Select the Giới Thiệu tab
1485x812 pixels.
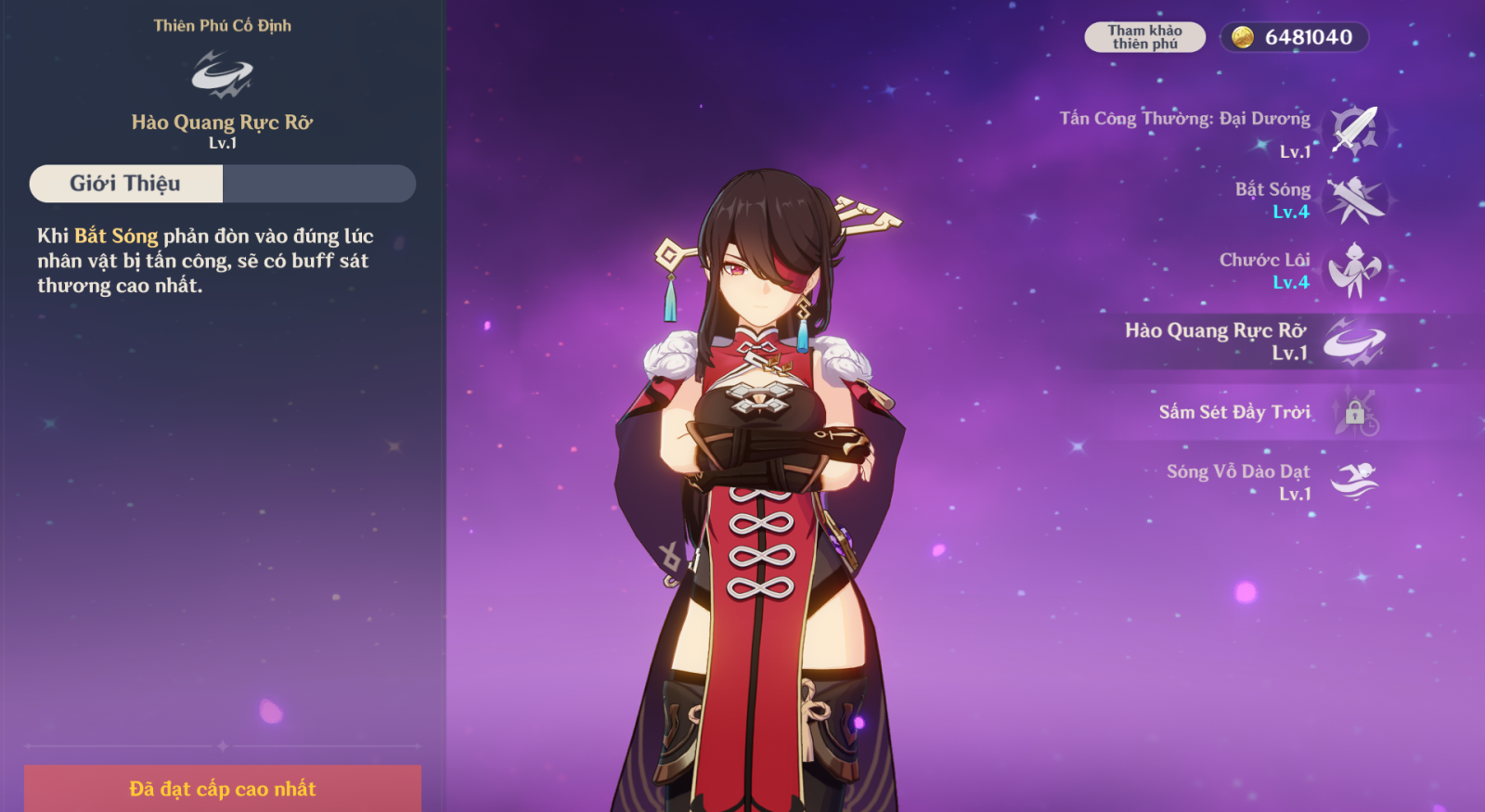[x=126, y=184]
